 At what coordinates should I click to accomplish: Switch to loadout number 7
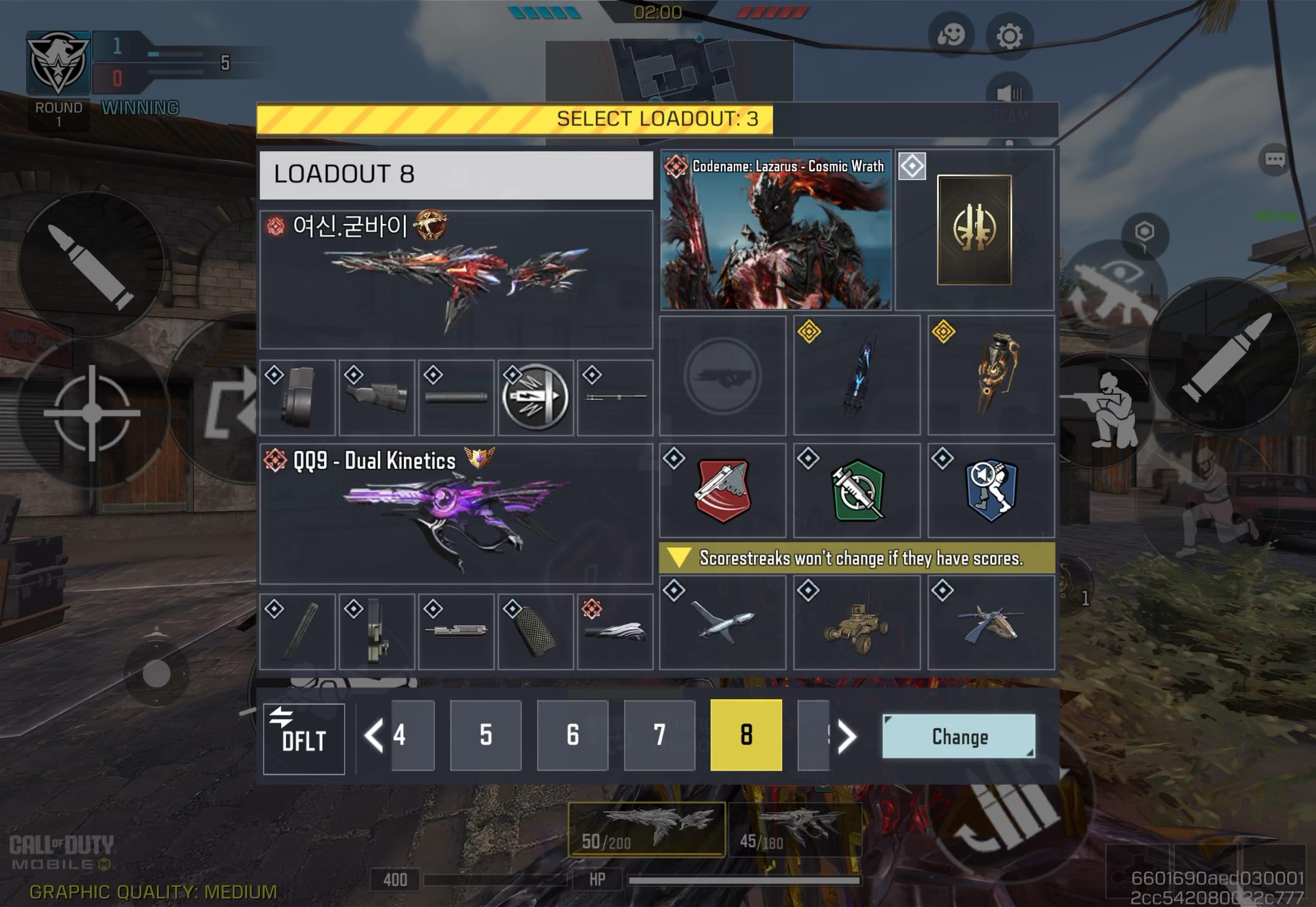[x=659, y=735]
